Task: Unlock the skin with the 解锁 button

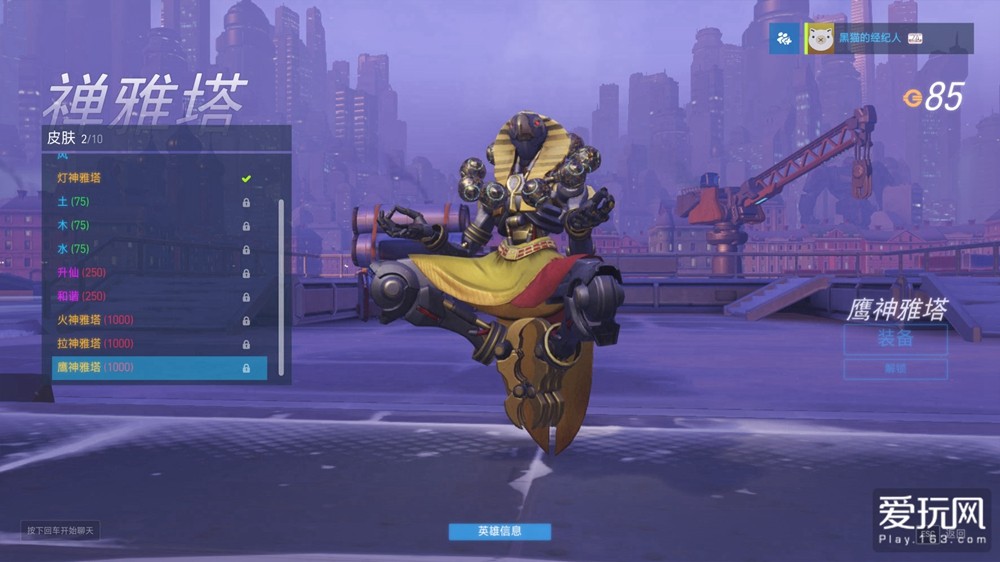Action: (x=895, y=369)
